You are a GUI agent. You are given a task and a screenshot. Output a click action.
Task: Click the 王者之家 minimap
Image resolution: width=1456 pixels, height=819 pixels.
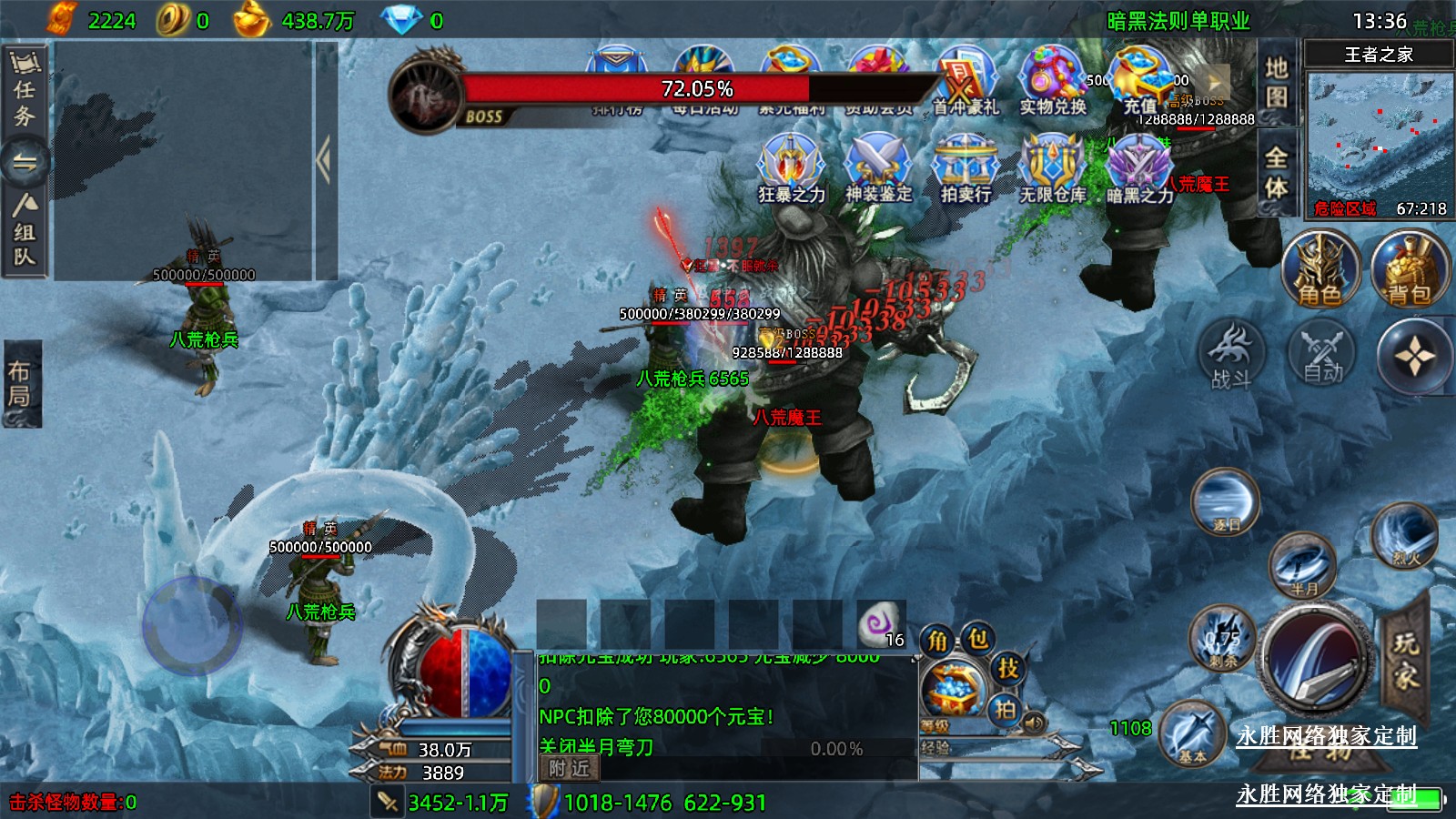click(x=1379, y=135)
